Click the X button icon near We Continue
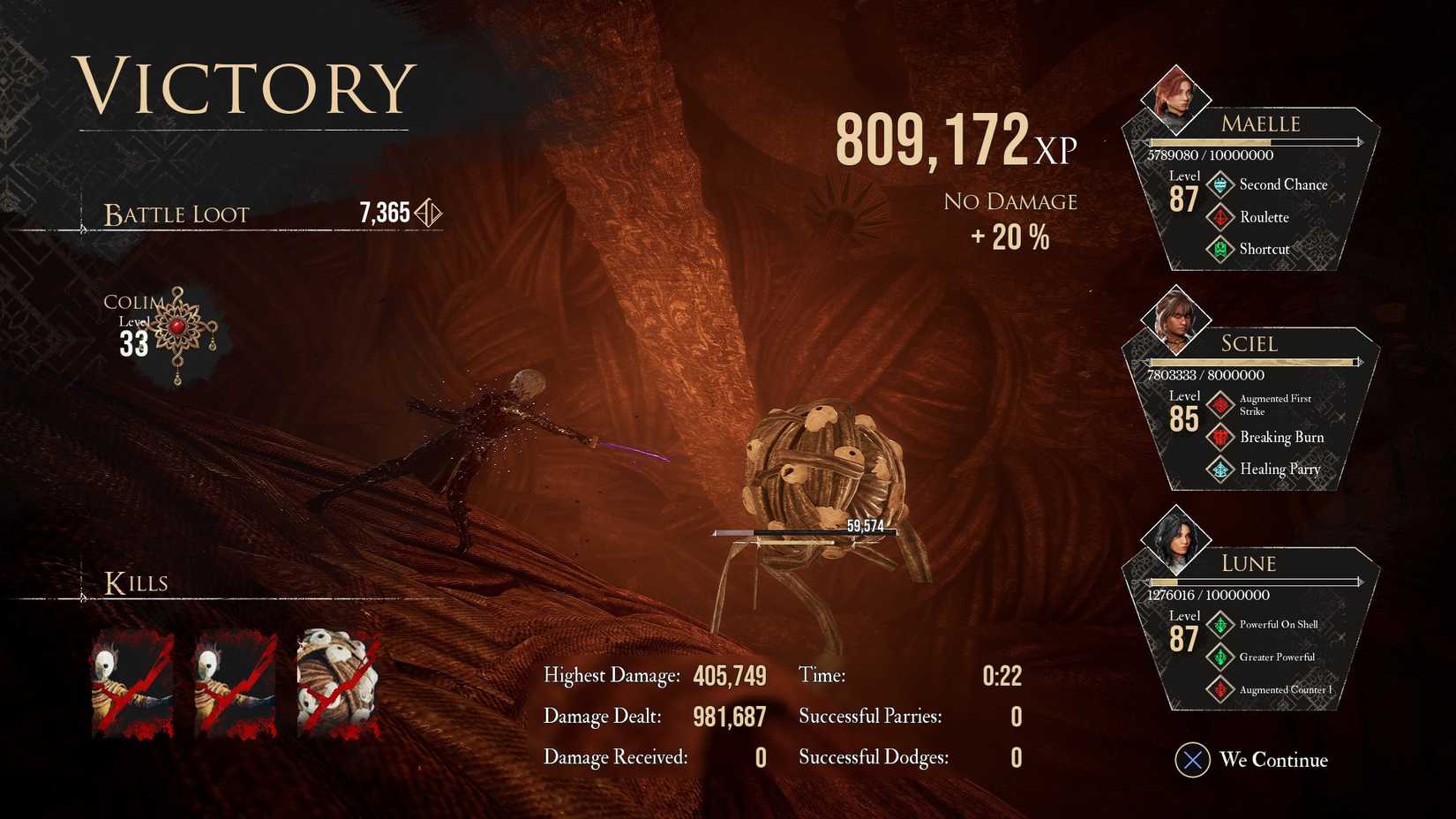The height and width of the screenshot is (819, 1456). coord(1195,760)
